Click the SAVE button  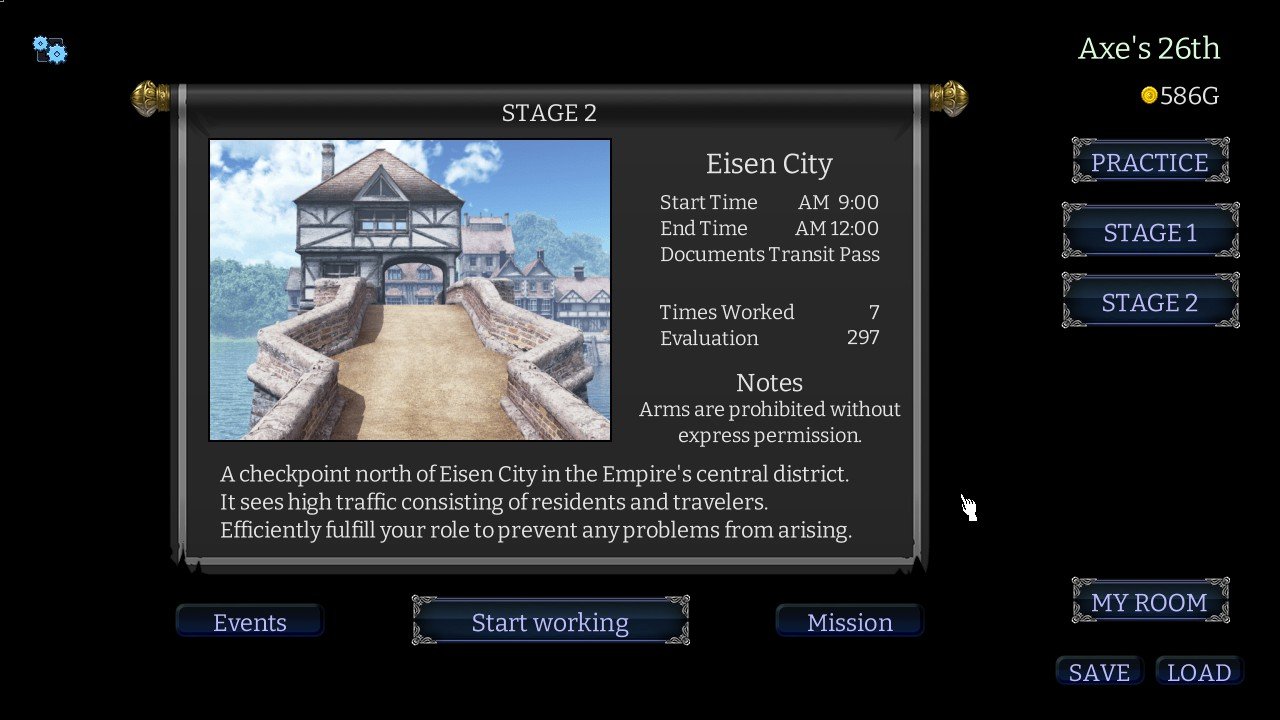(x=1099, y=672)
